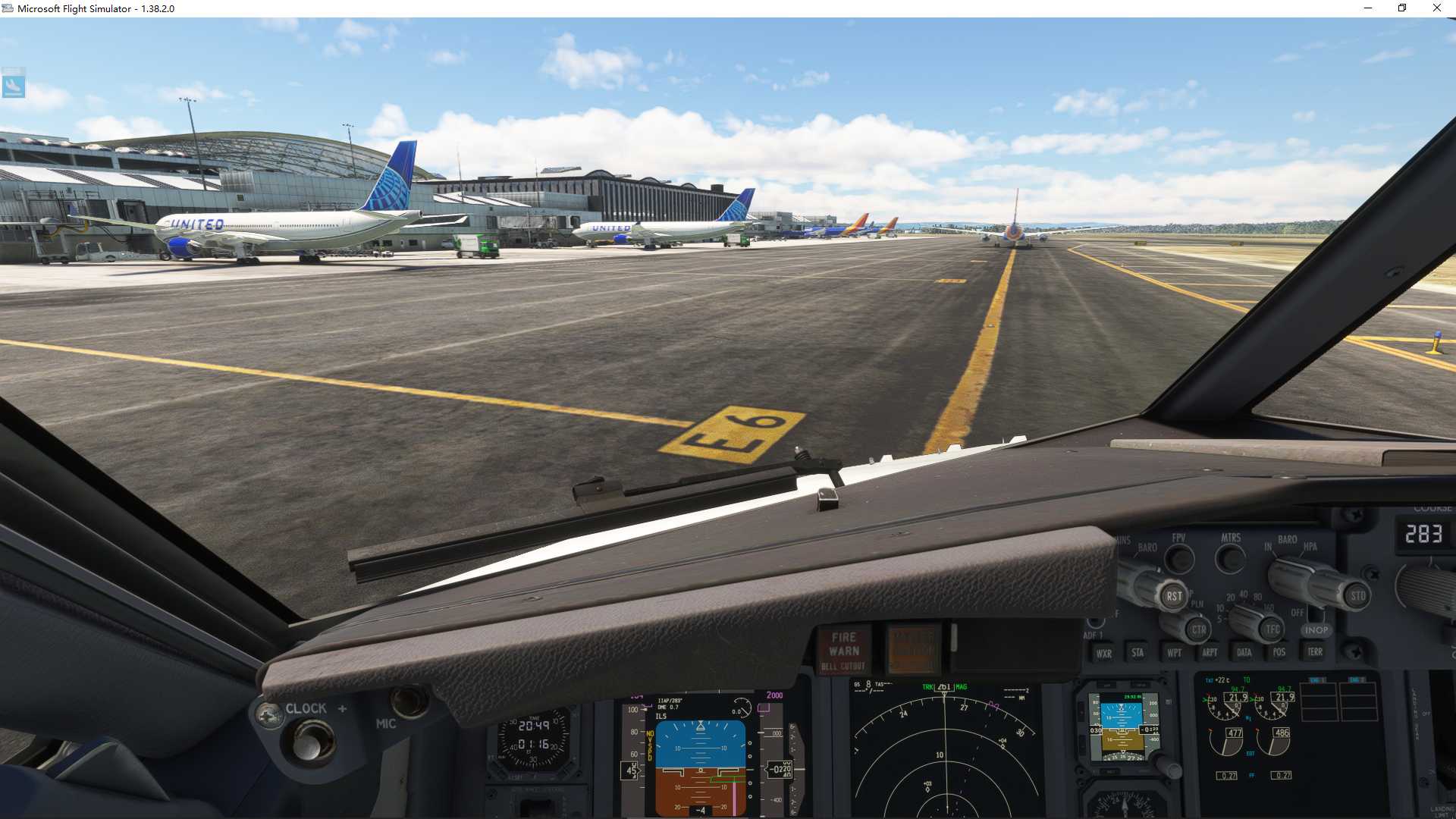Show waypoints with the WPT button

point(1175,652)
